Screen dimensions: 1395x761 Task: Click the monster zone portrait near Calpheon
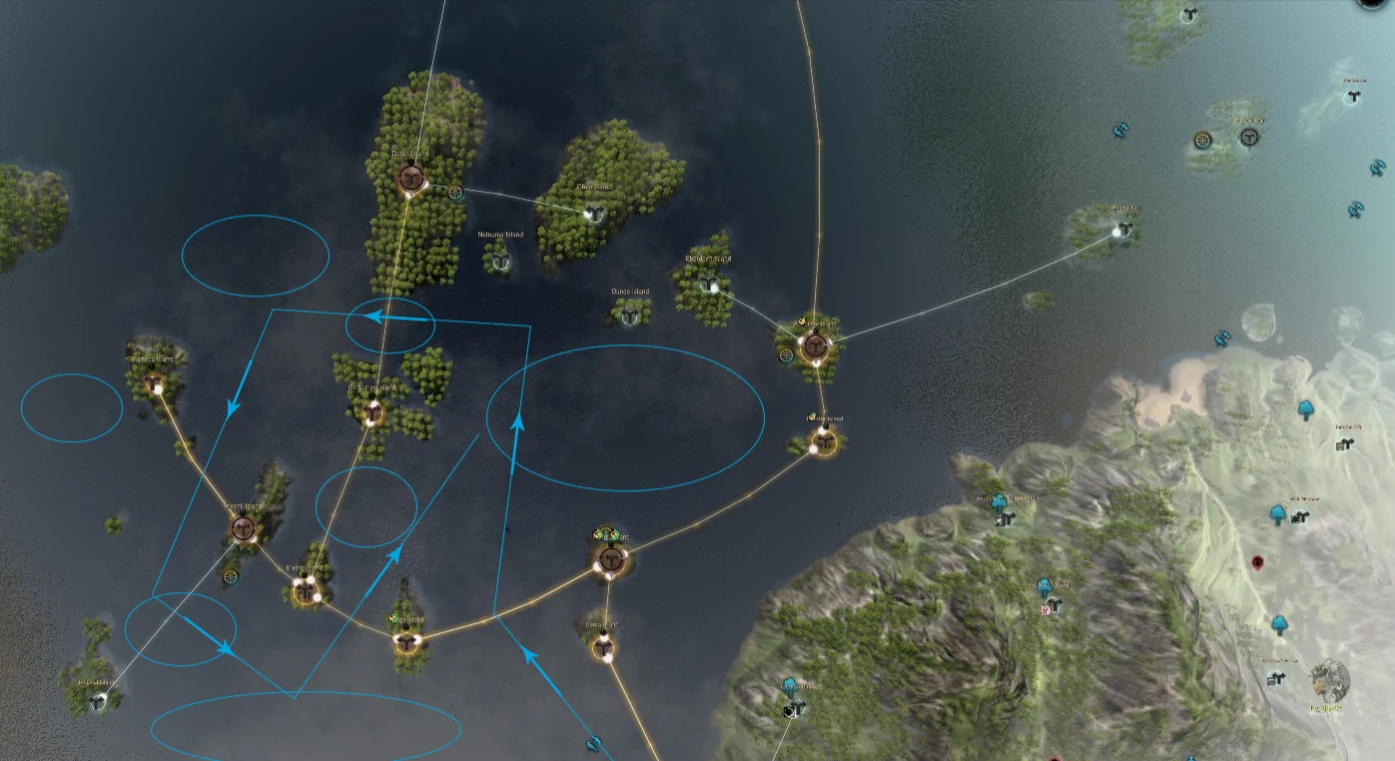1330,681
